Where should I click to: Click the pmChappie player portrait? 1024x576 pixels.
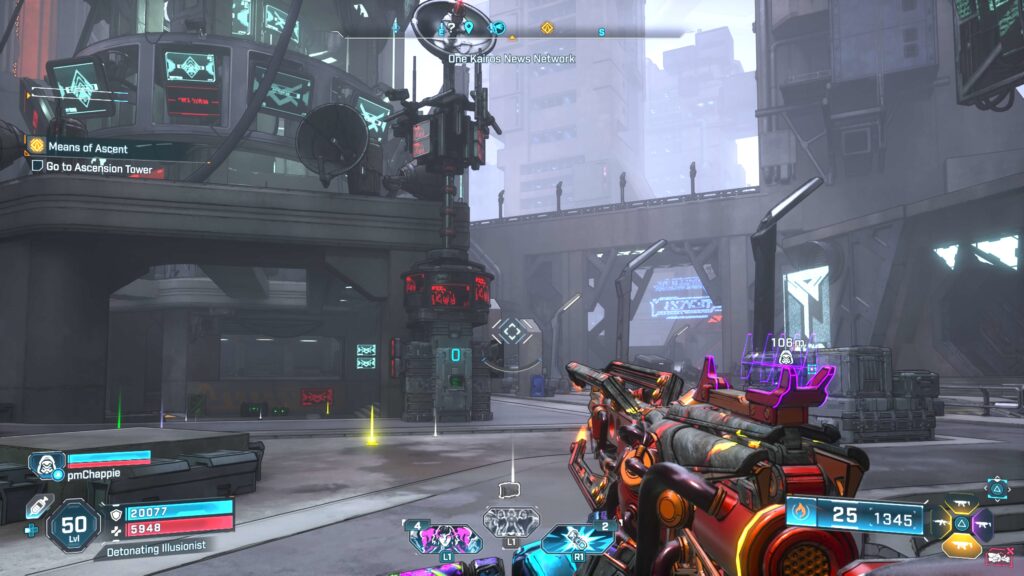coord(46,465)
